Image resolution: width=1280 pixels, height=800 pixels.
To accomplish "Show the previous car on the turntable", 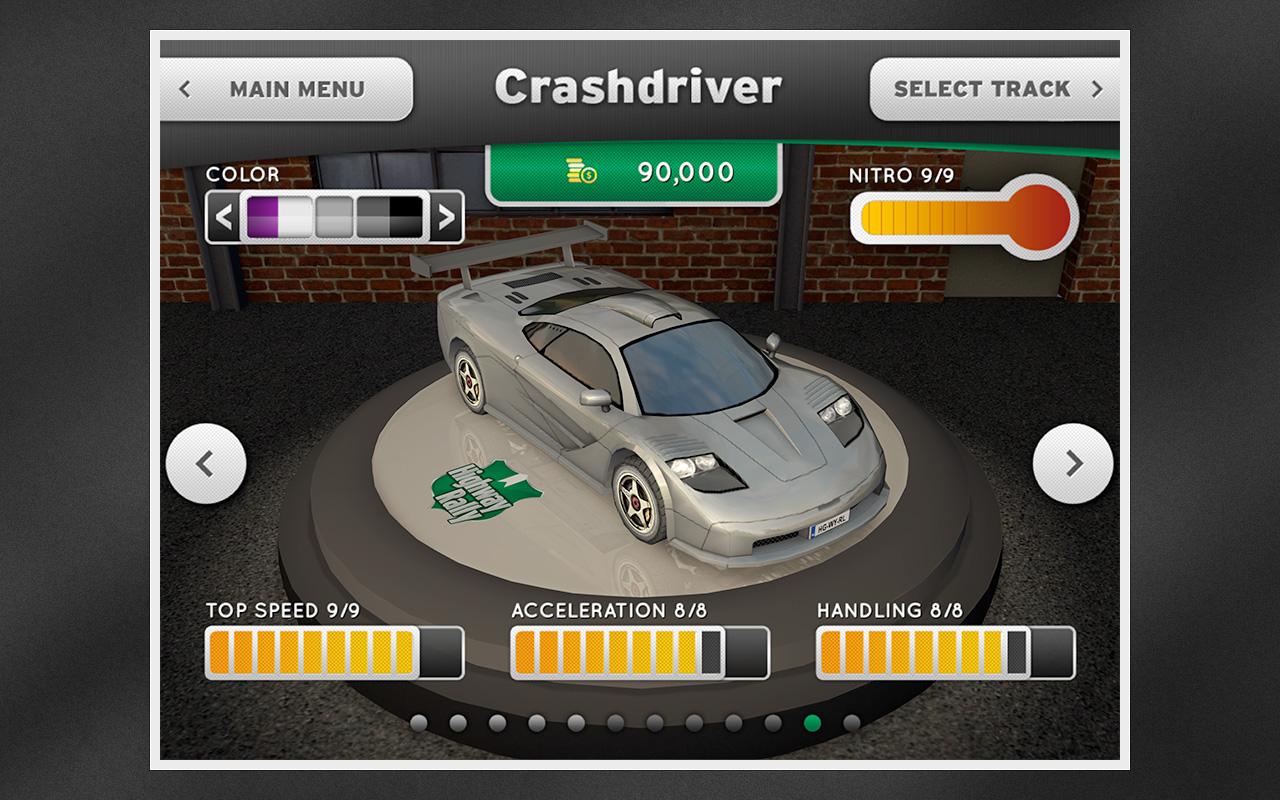I will pos(206,463).
